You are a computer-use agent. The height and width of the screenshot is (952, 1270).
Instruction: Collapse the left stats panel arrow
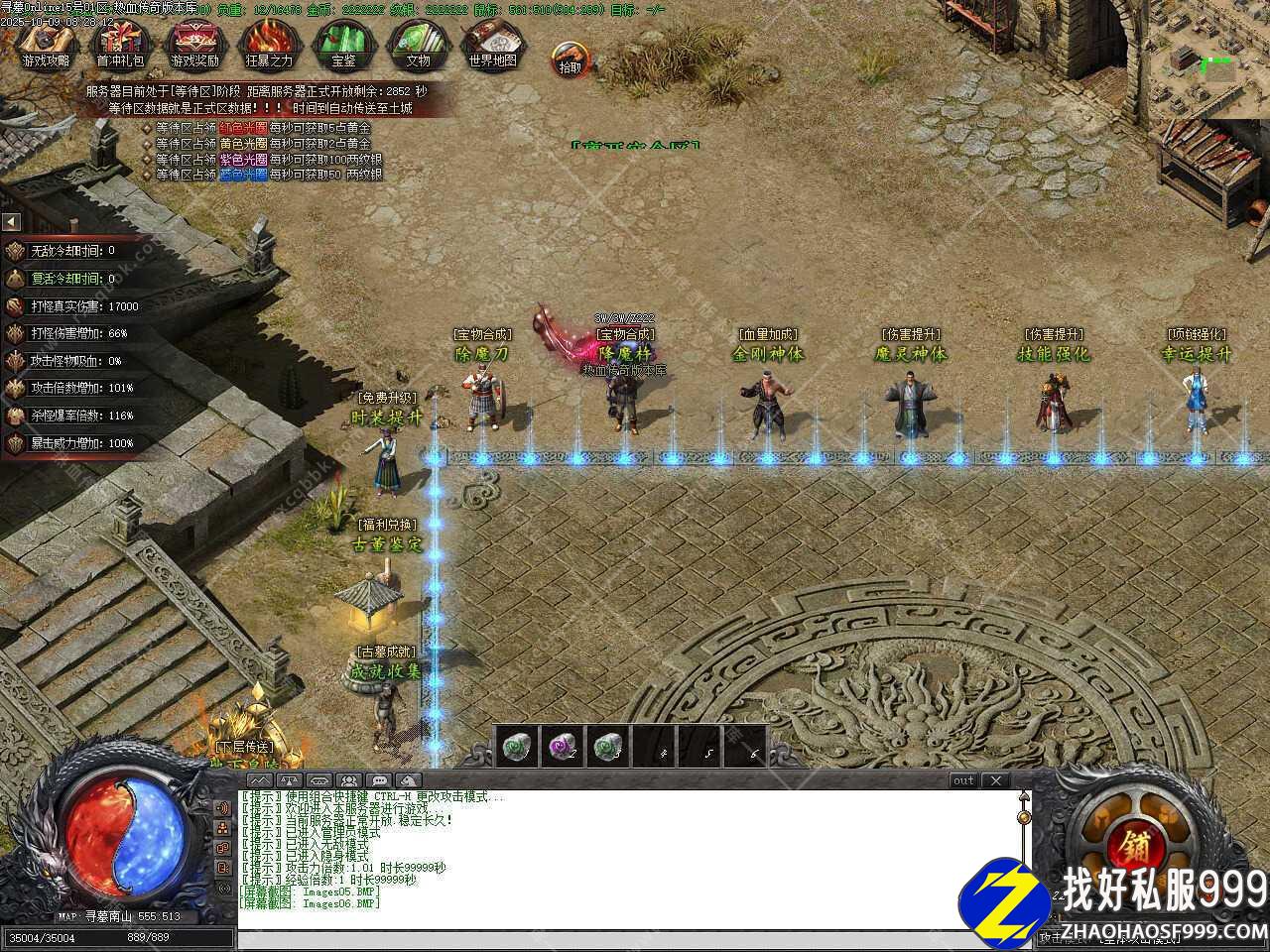point(11,222)
